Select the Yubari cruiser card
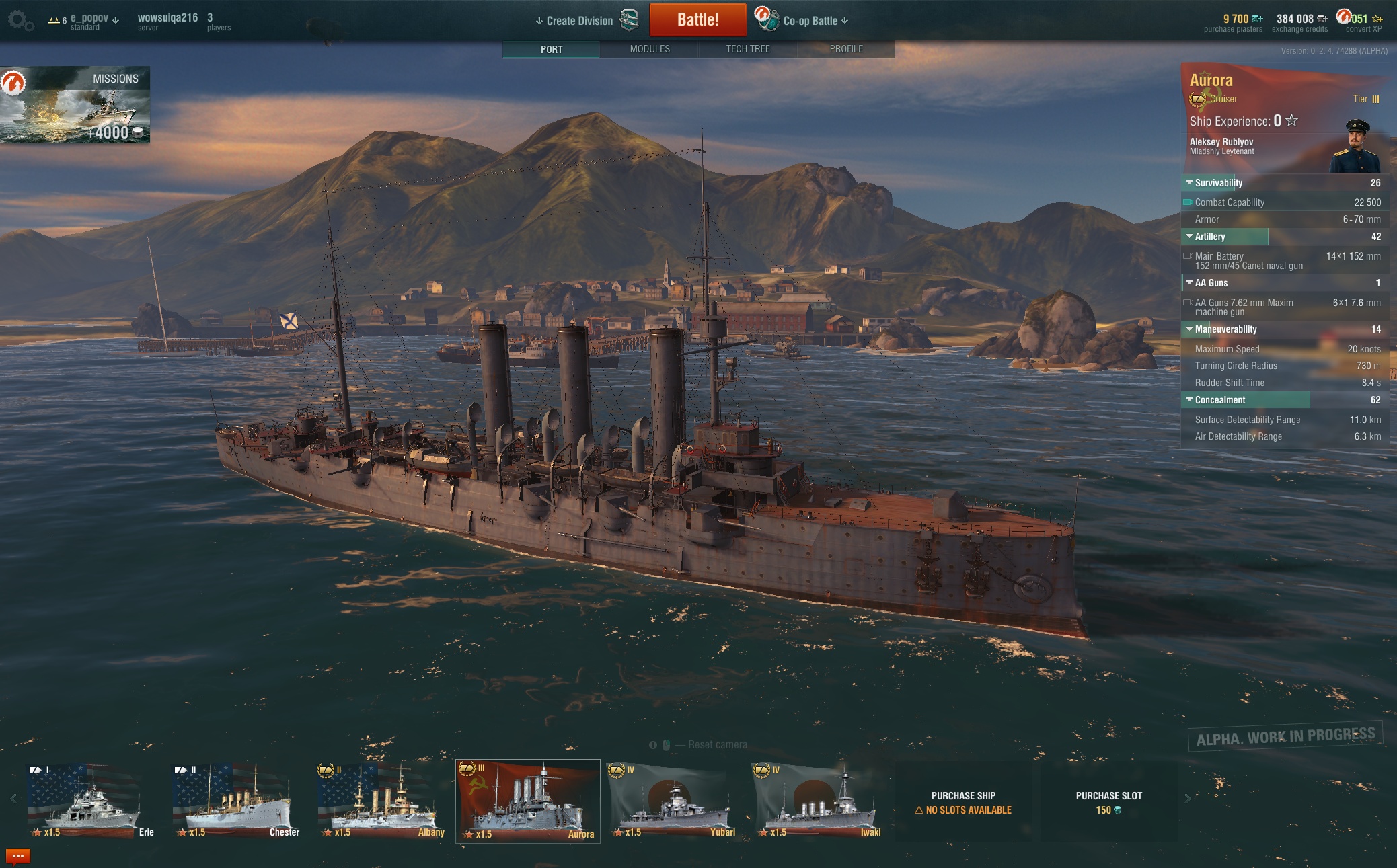1397x868 pixels. click(671, 801)
